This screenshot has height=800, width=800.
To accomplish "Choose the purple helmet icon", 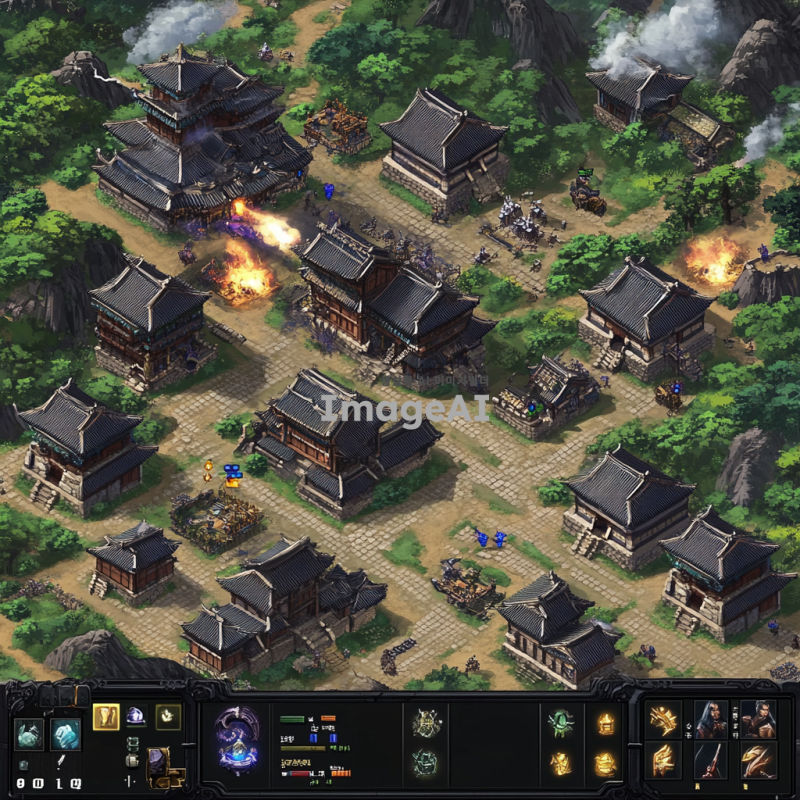I will point(136,716).
